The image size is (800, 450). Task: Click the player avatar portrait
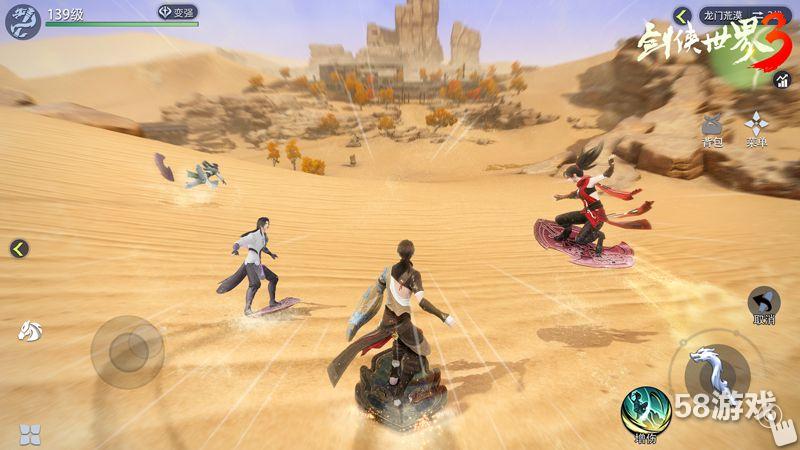pos(22,19)
